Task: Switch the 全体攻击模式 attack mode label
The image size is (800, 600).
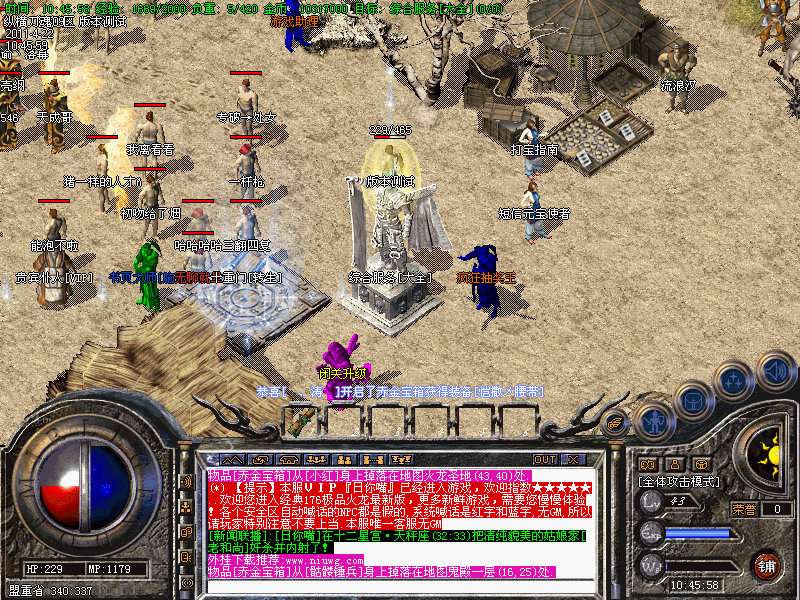Action: [x=680, y=482]
